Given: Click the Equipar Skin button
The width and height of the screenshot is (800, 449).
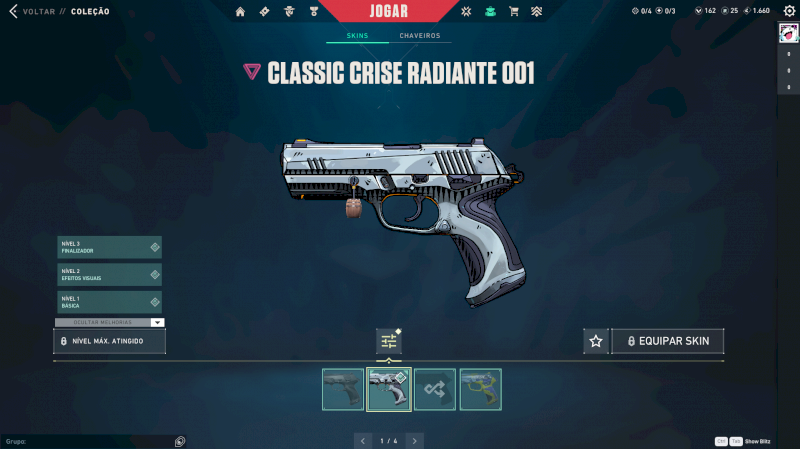Looking at the screenshot, I should click(668, 341).
